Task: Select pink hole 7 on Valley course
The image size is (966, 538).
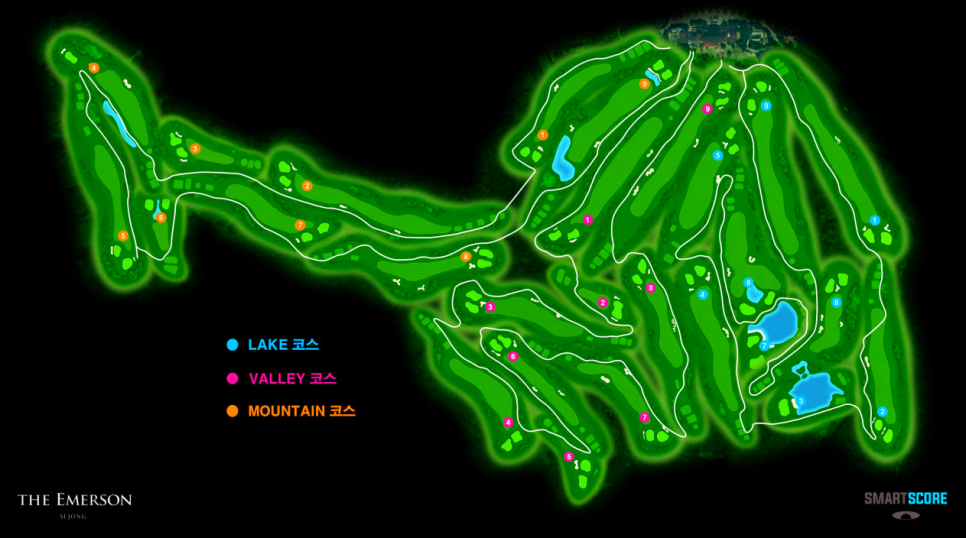Action: (x=644, y=418)
